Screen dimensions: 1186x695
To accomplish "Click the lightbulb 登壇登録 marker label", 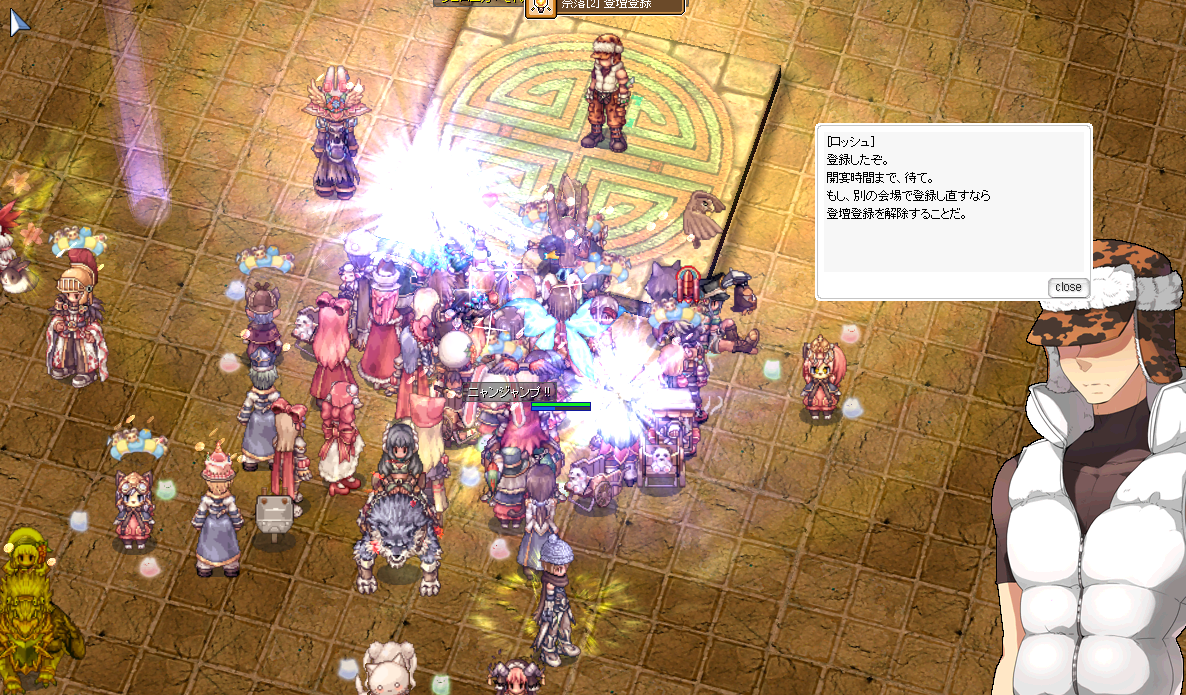I will (606, 6).
